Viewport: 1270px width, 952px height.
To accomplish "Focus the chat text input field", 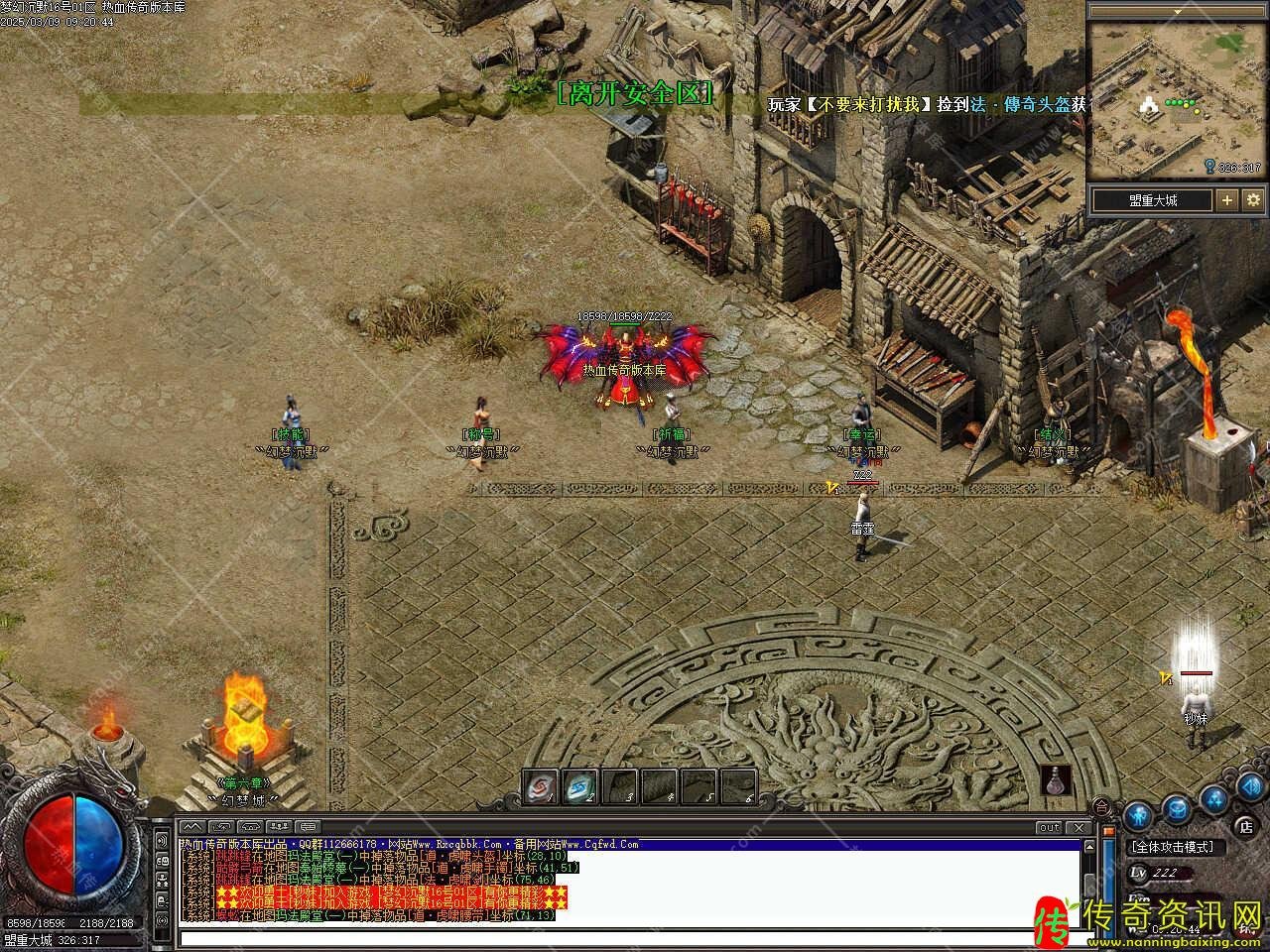I will point(625,937).
